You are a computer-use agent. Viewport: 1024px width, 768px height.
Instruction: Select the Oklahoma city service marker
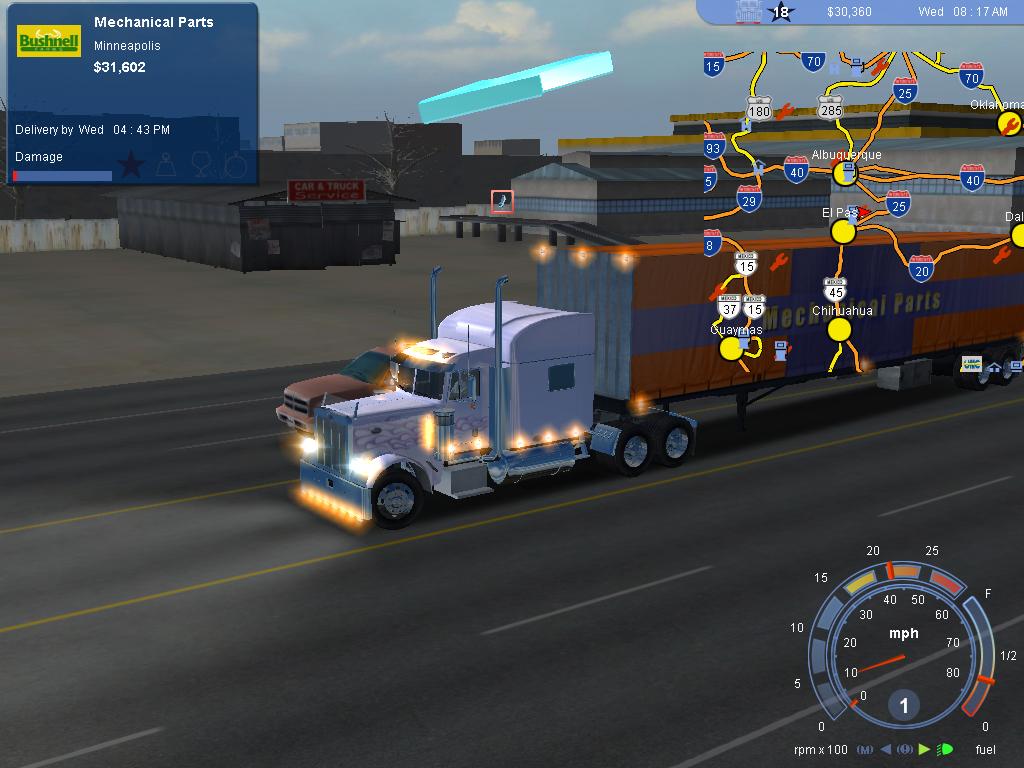coord(1008,123)
